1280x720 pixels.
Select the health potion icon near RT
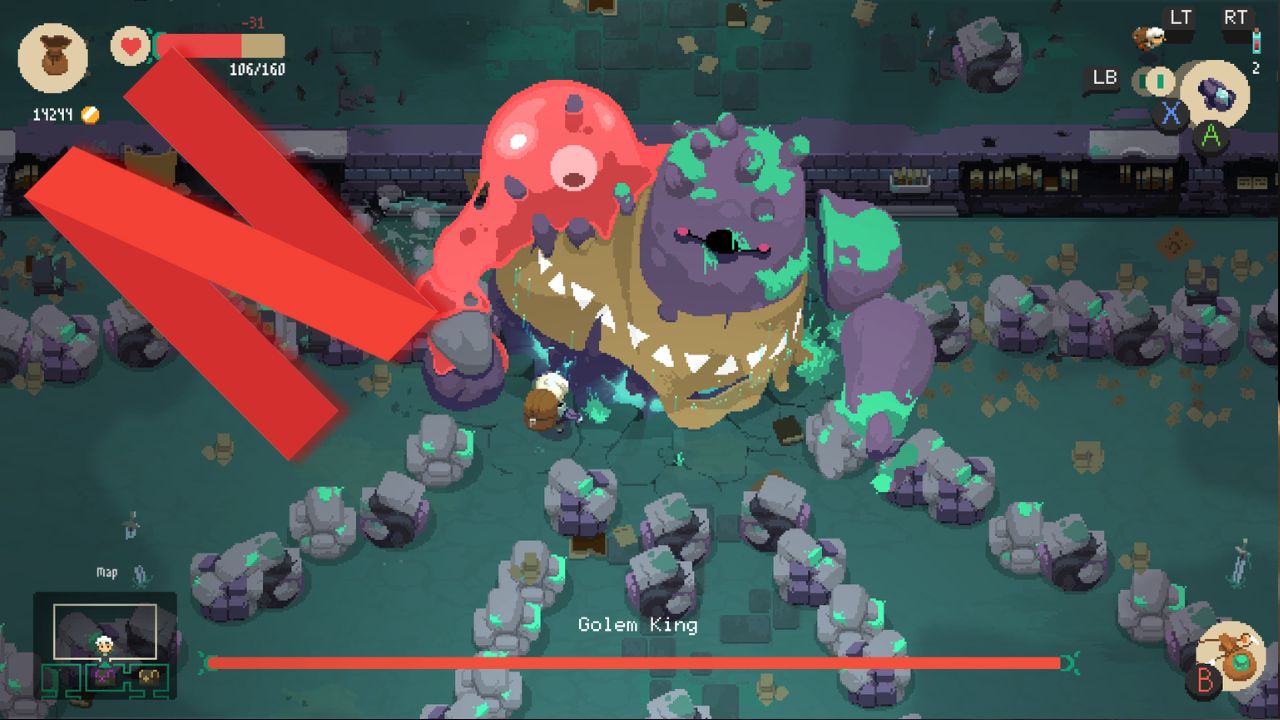coord(1257,40)
